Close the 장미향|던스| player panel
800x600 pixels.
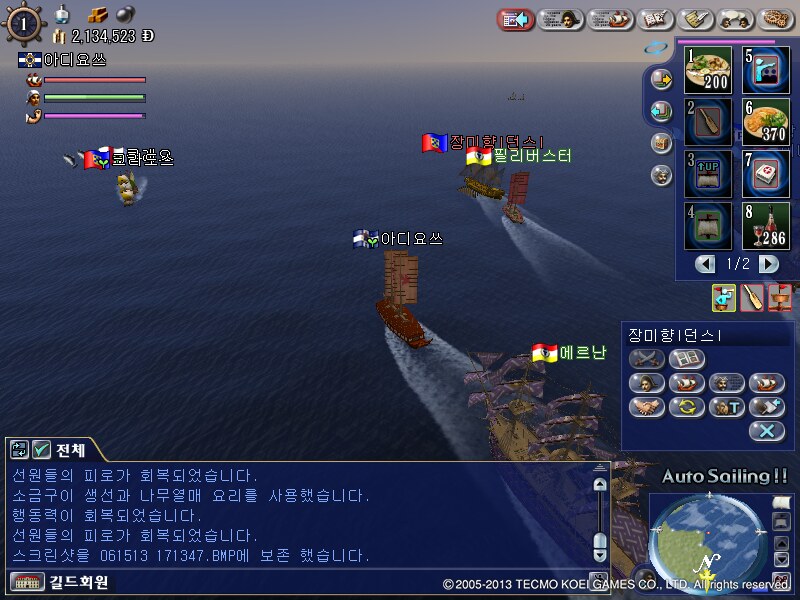click(766, 431)
